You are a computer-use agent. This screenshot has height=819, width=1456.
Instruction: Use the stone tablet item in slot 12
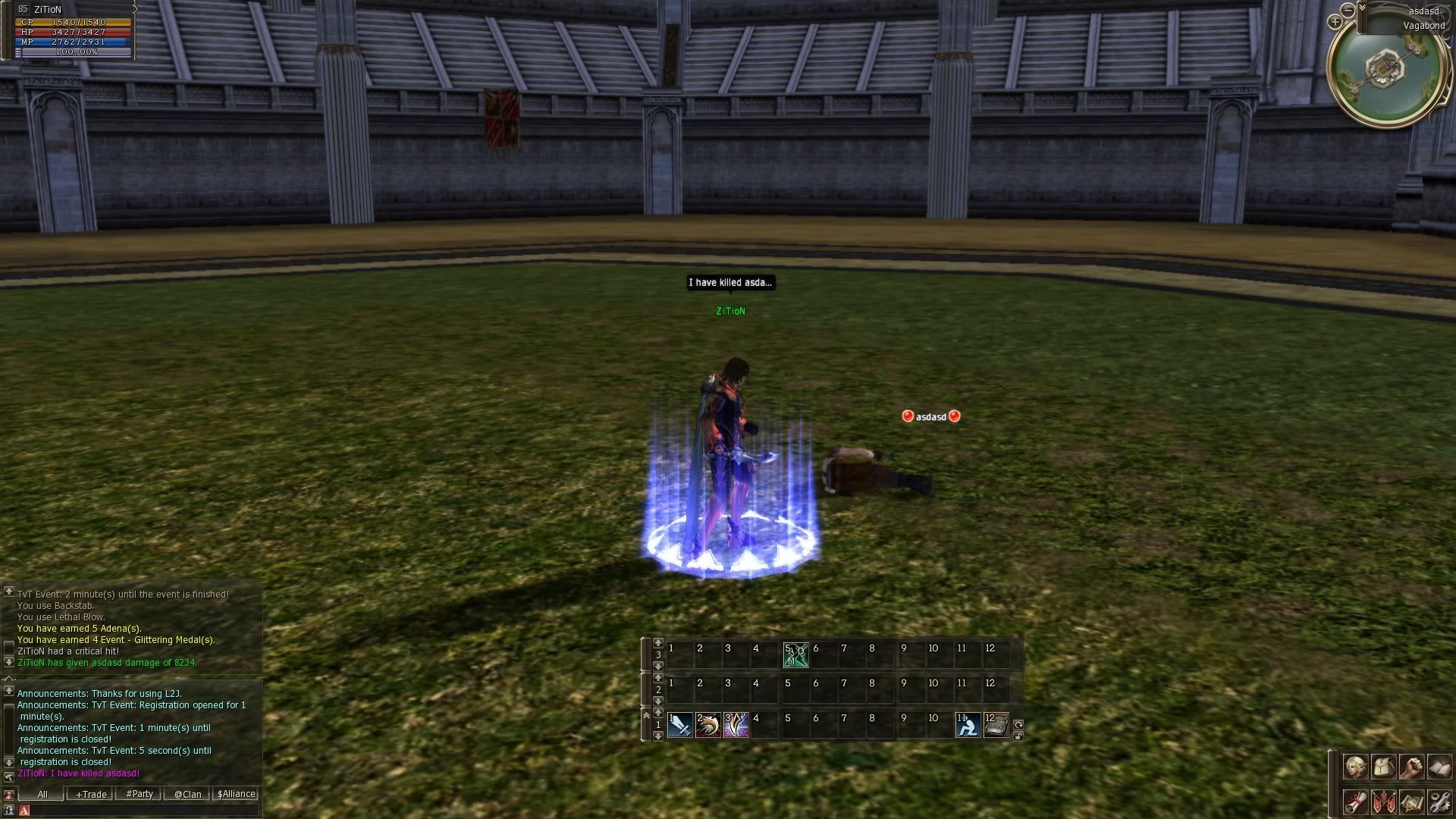(x=996, y=725)
